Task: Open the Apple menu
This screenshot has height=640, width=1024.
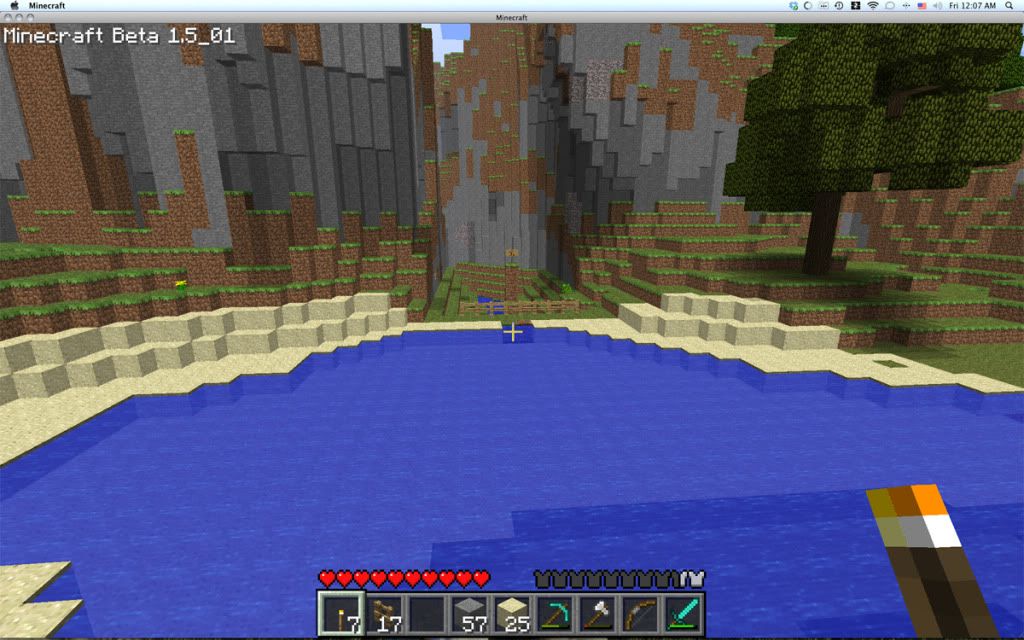Action: point(14,6)
